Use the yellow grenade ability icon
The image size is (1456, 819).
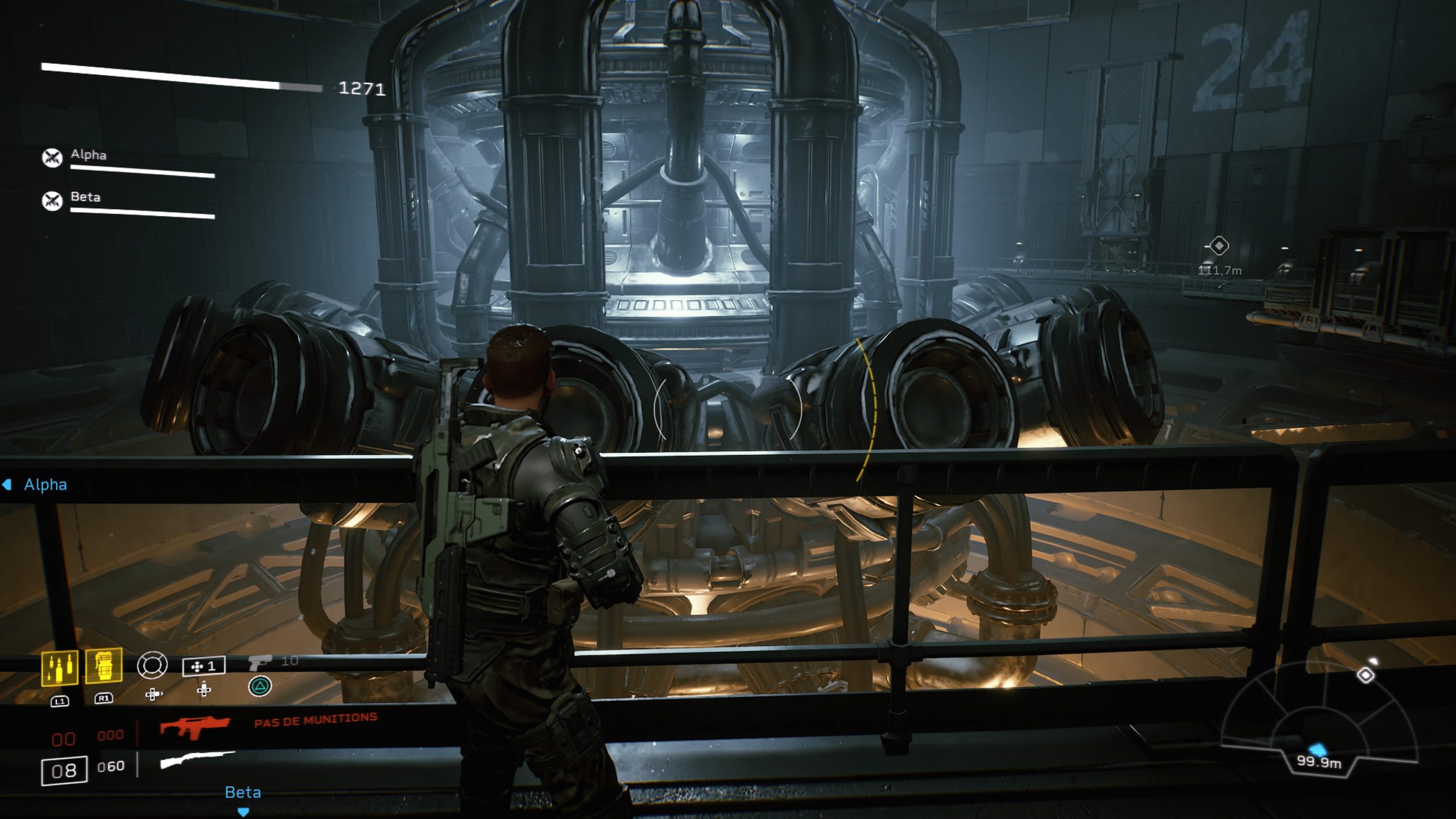(104, 665)
